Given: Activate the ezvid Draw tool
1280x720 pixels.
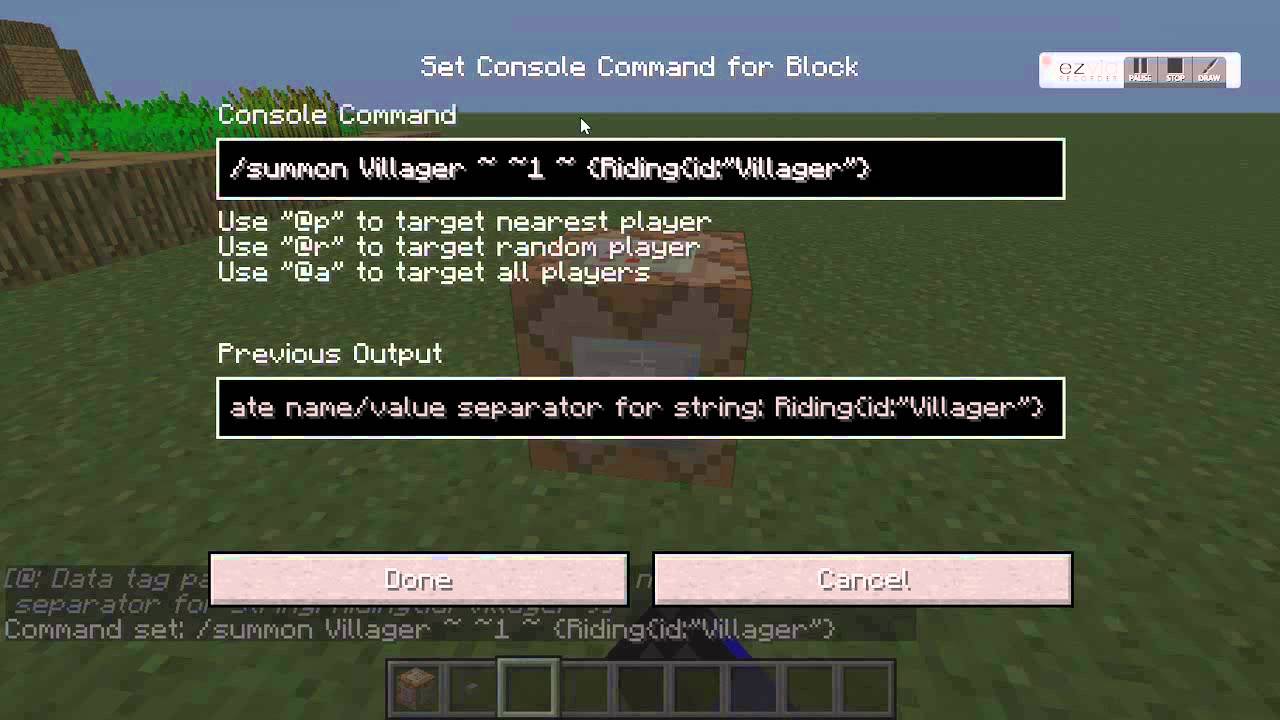Looking at the screenshot, I should 1209,71.
